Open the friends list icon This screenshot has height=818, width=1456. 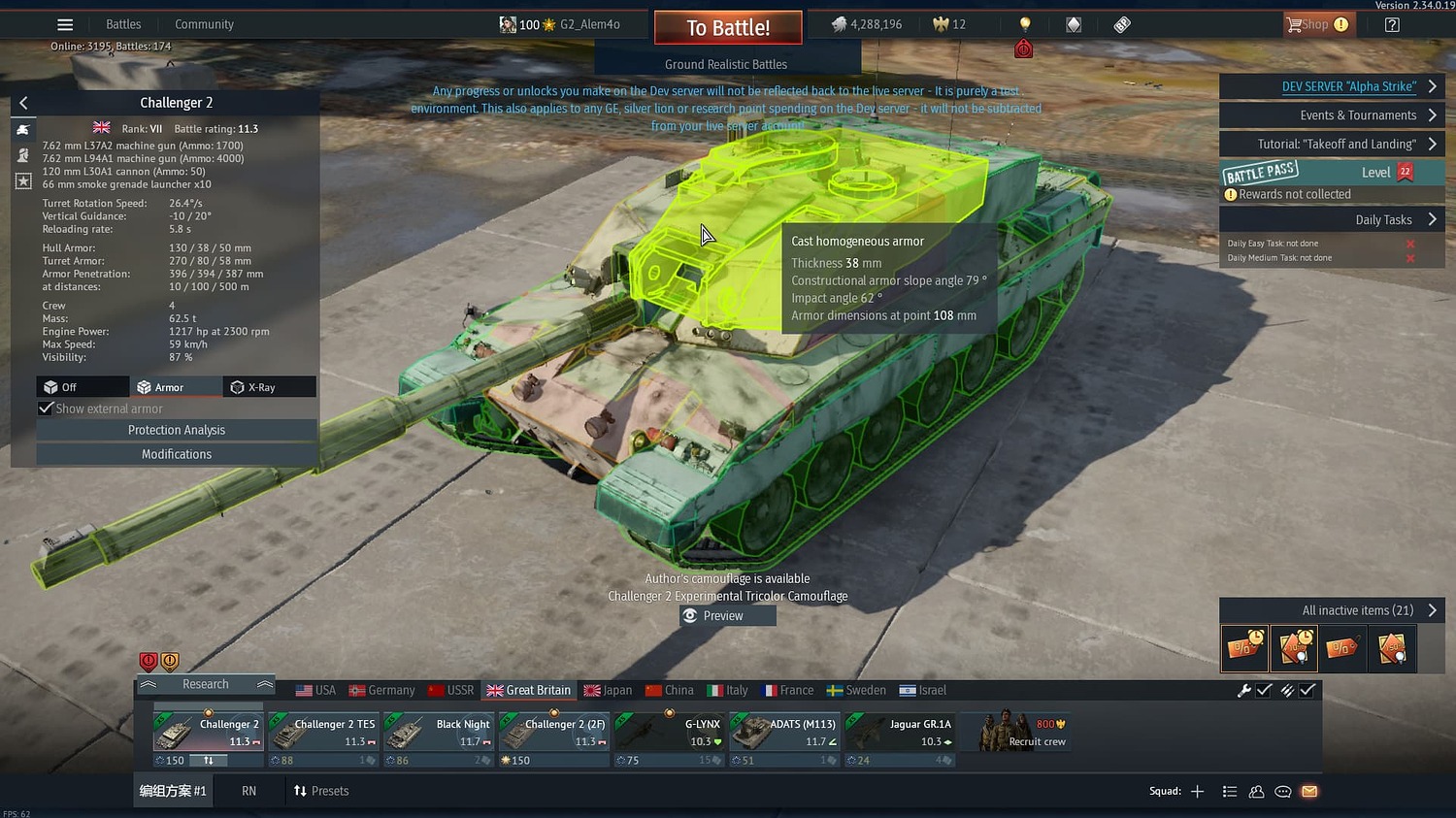[1256, 792]
